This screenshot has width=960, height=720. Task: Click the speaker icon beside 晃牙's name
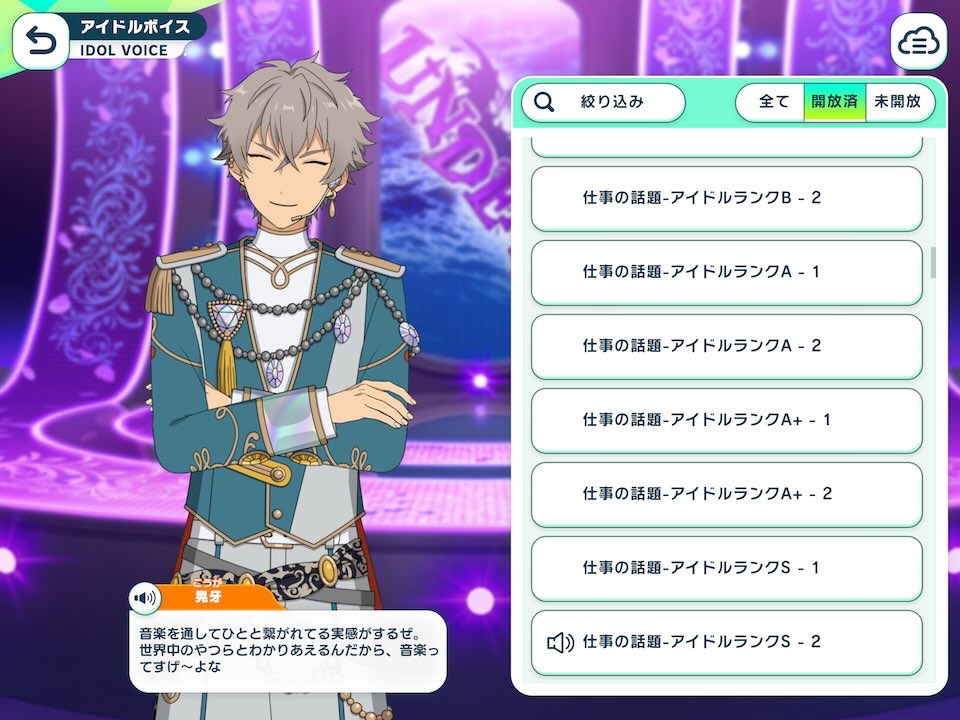tap(146, 598)
